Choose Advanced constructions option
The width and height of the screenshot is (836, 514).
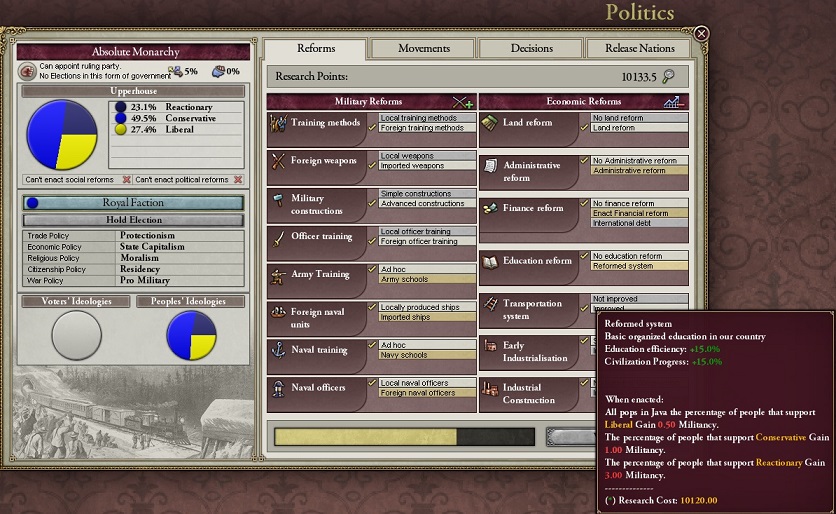point(422,204)
